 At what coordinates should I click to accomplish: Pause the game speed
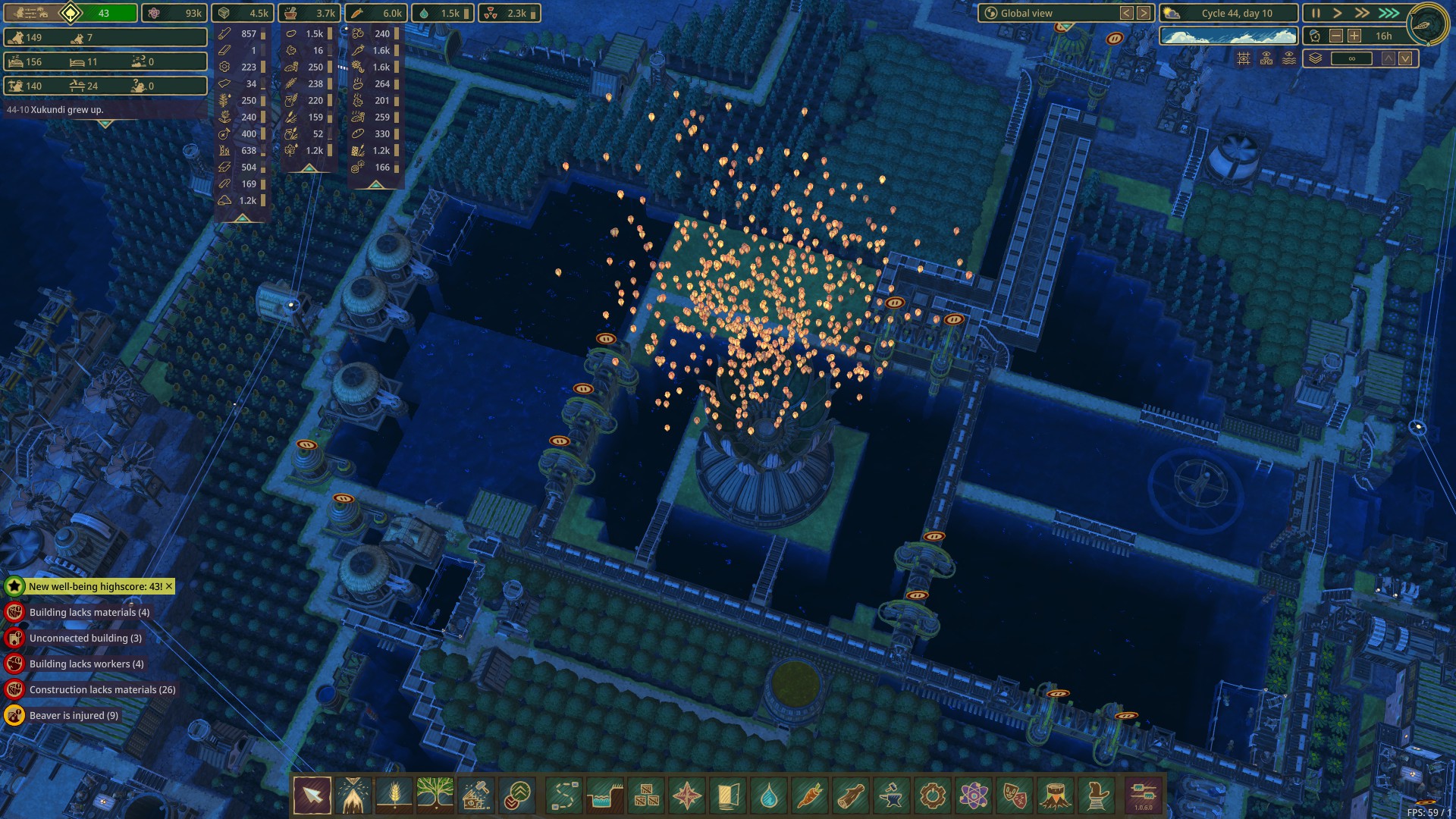[1316, 13]
